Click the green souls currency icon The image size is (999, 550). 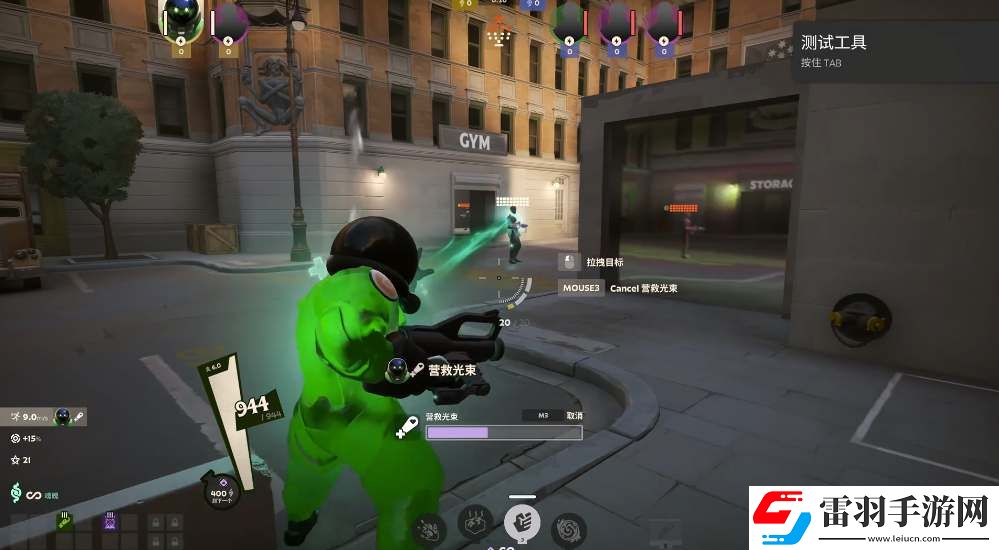16,492
